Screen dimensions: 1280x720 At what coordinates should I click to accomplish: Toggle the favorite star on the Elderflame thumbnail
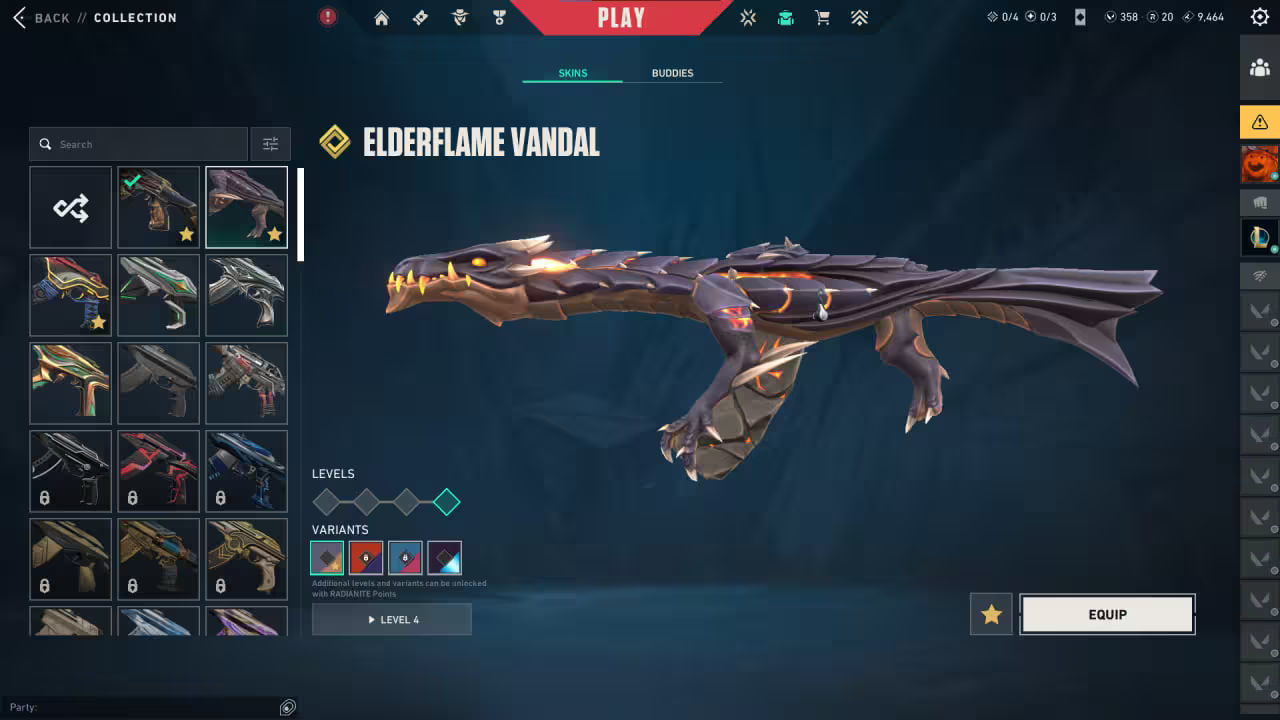[275, 235]
